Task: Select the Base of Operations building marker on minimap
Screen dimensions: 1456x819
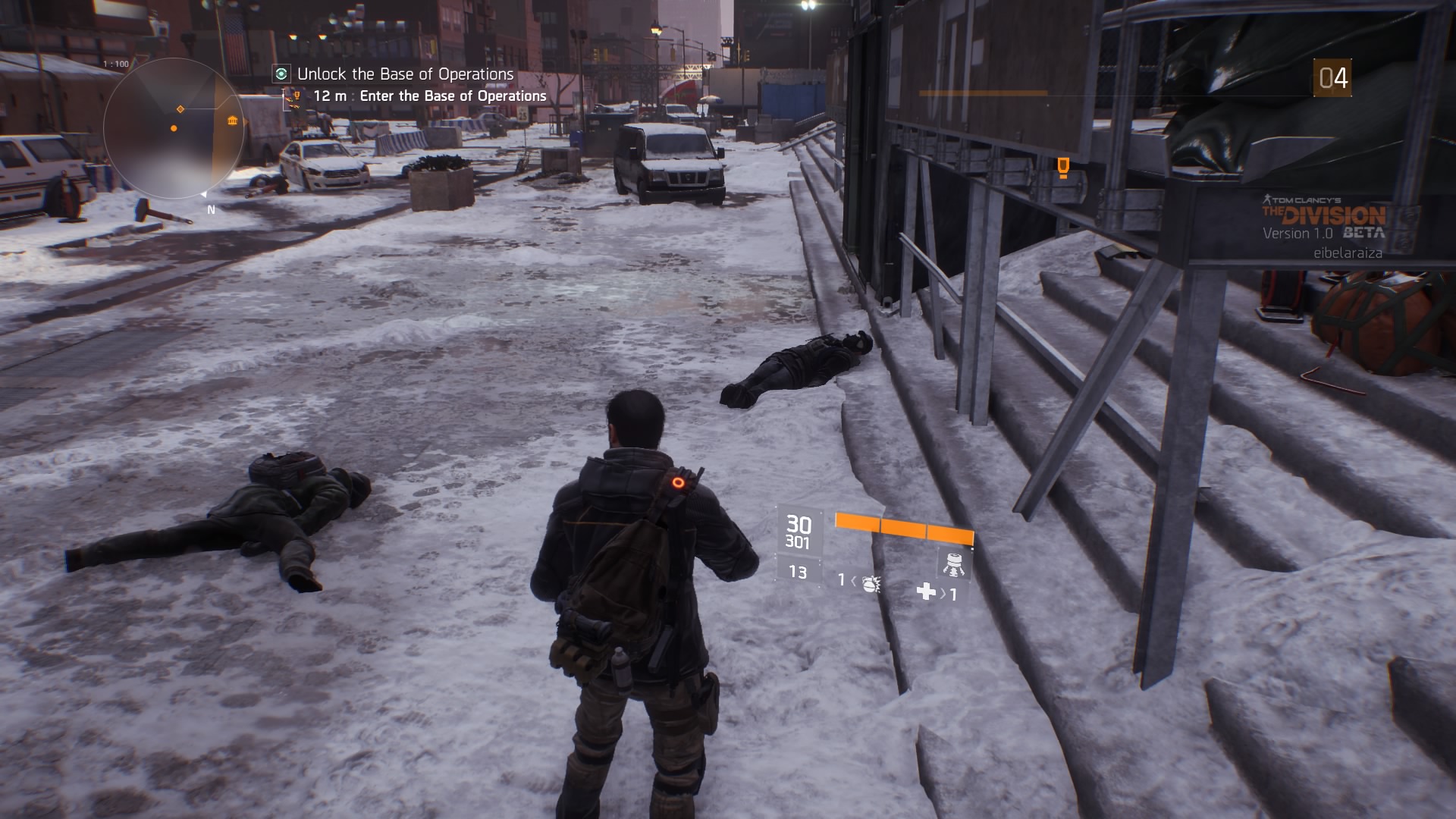Action: tap(232, 121)
